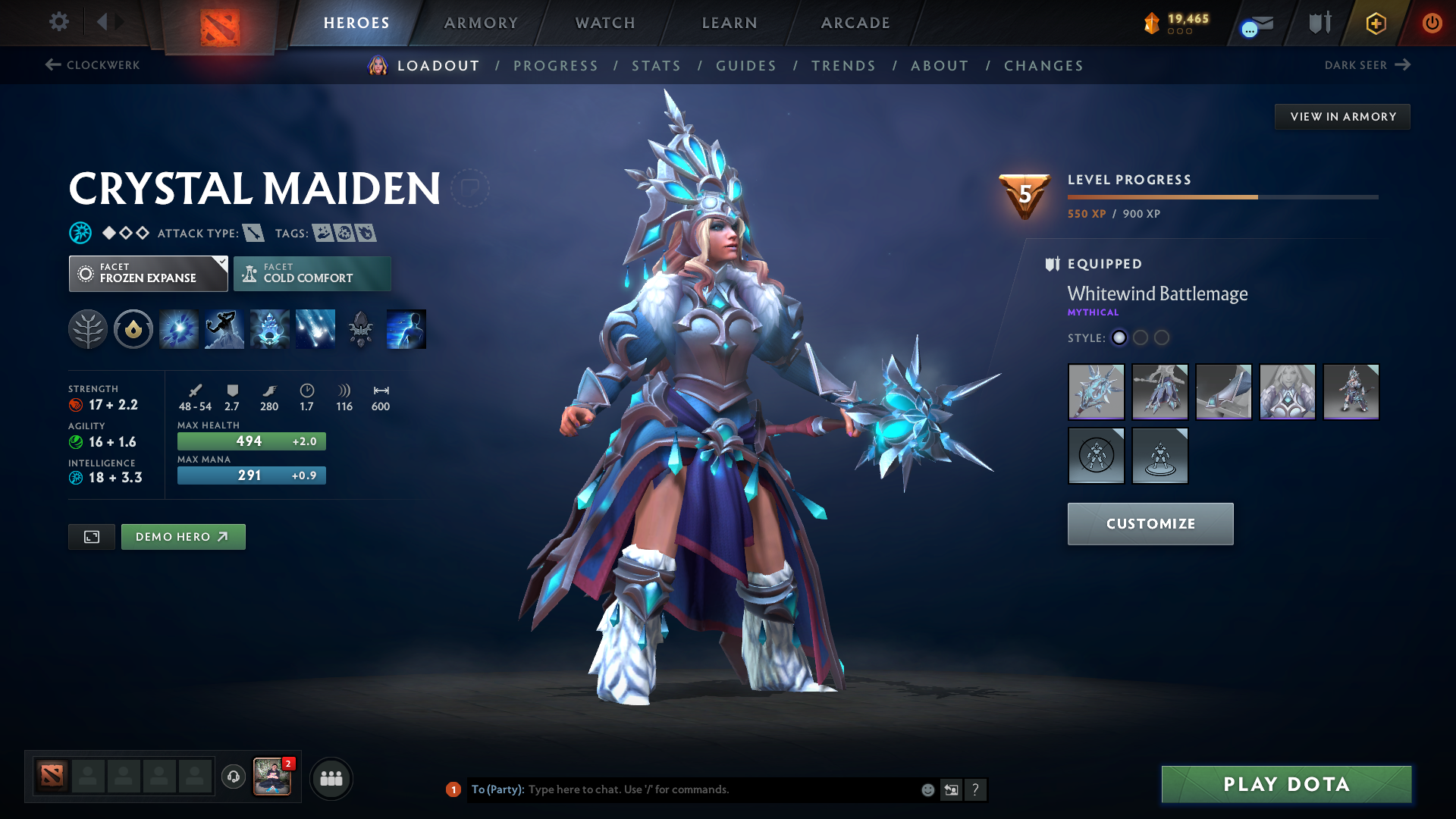This screenshot has width=1456, height=819.
Task: Select the second equipped style circle
Action: click(1141, 338)
